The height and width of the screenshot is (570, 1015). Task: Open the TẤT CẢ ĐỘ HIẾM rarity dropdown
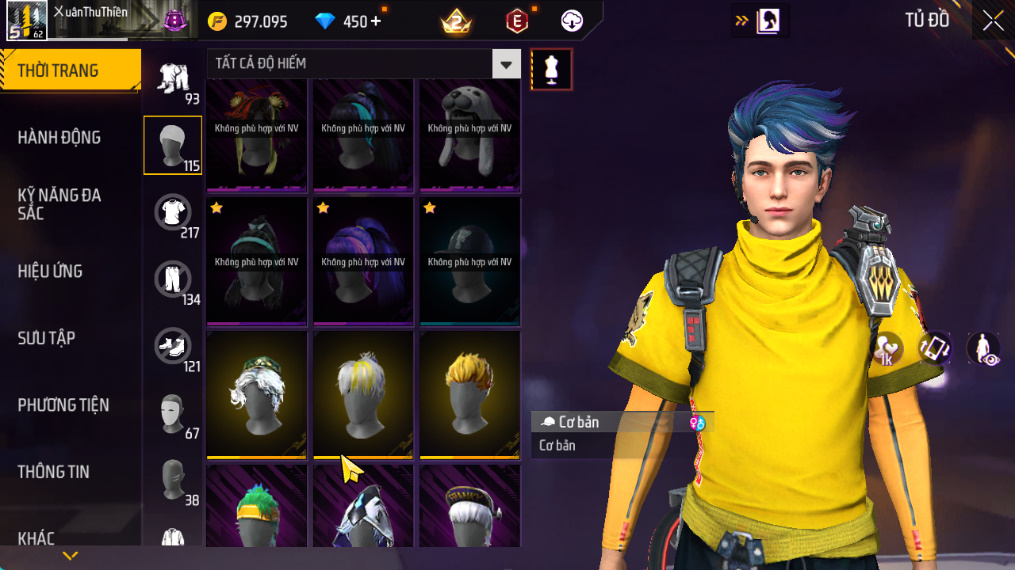coord(364,64)
